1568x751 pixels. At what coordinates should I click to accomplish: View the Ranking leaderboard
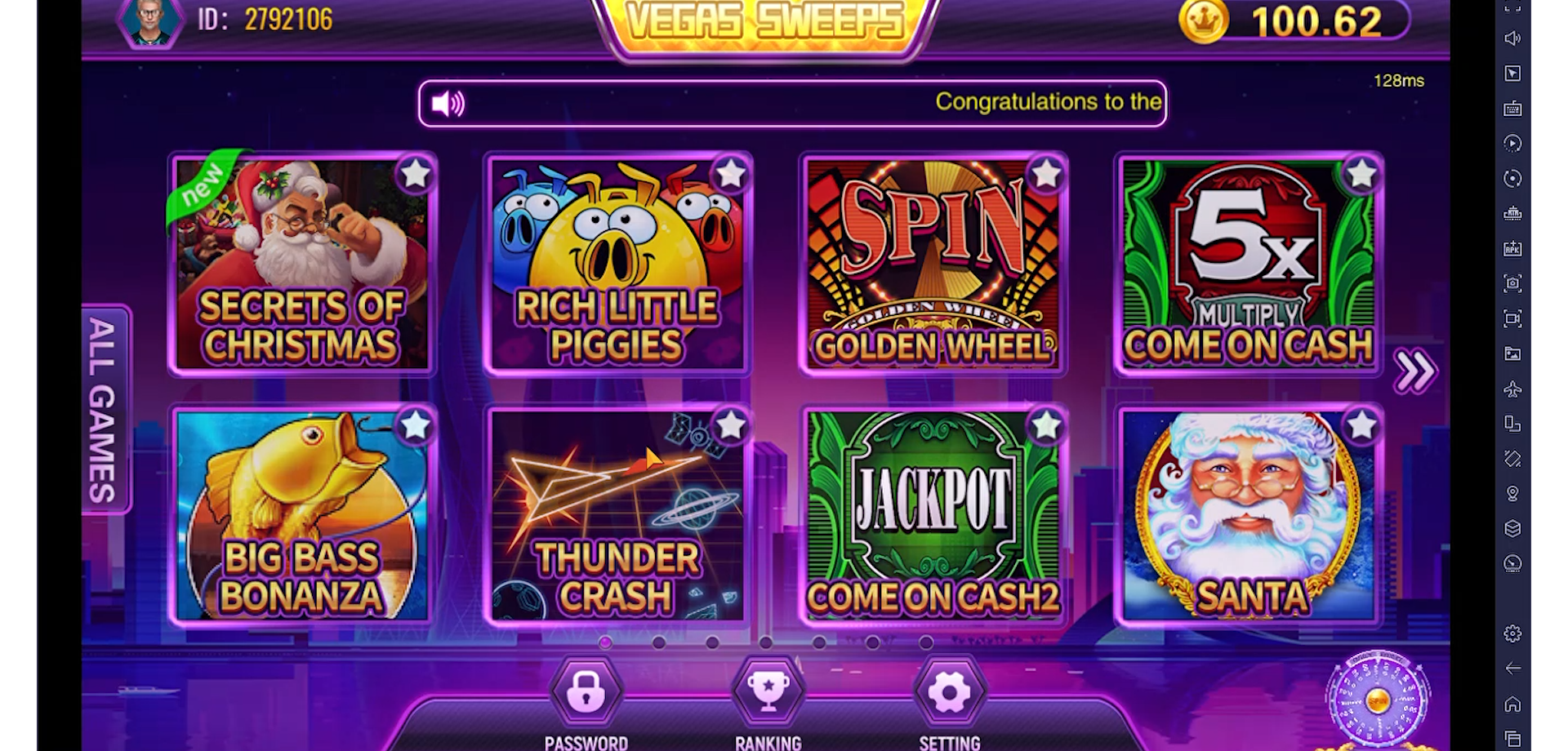click(768, 694)
